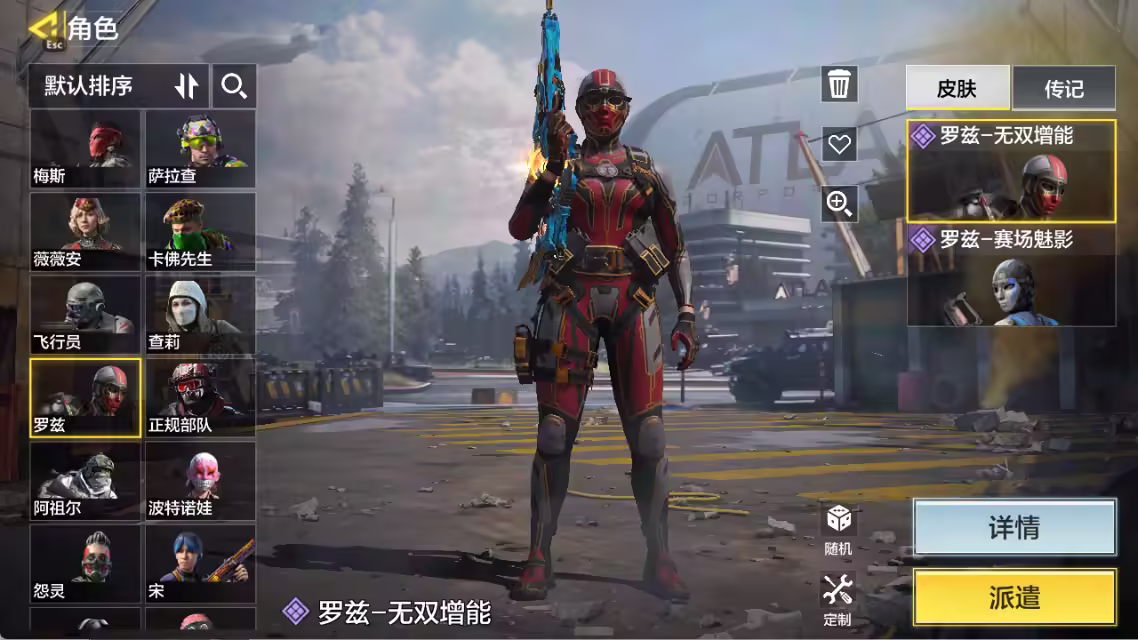Viewport: 1138px width, 640px height.
Task: Toggle the sort order arrows
Action: click(x=187, y=86)
